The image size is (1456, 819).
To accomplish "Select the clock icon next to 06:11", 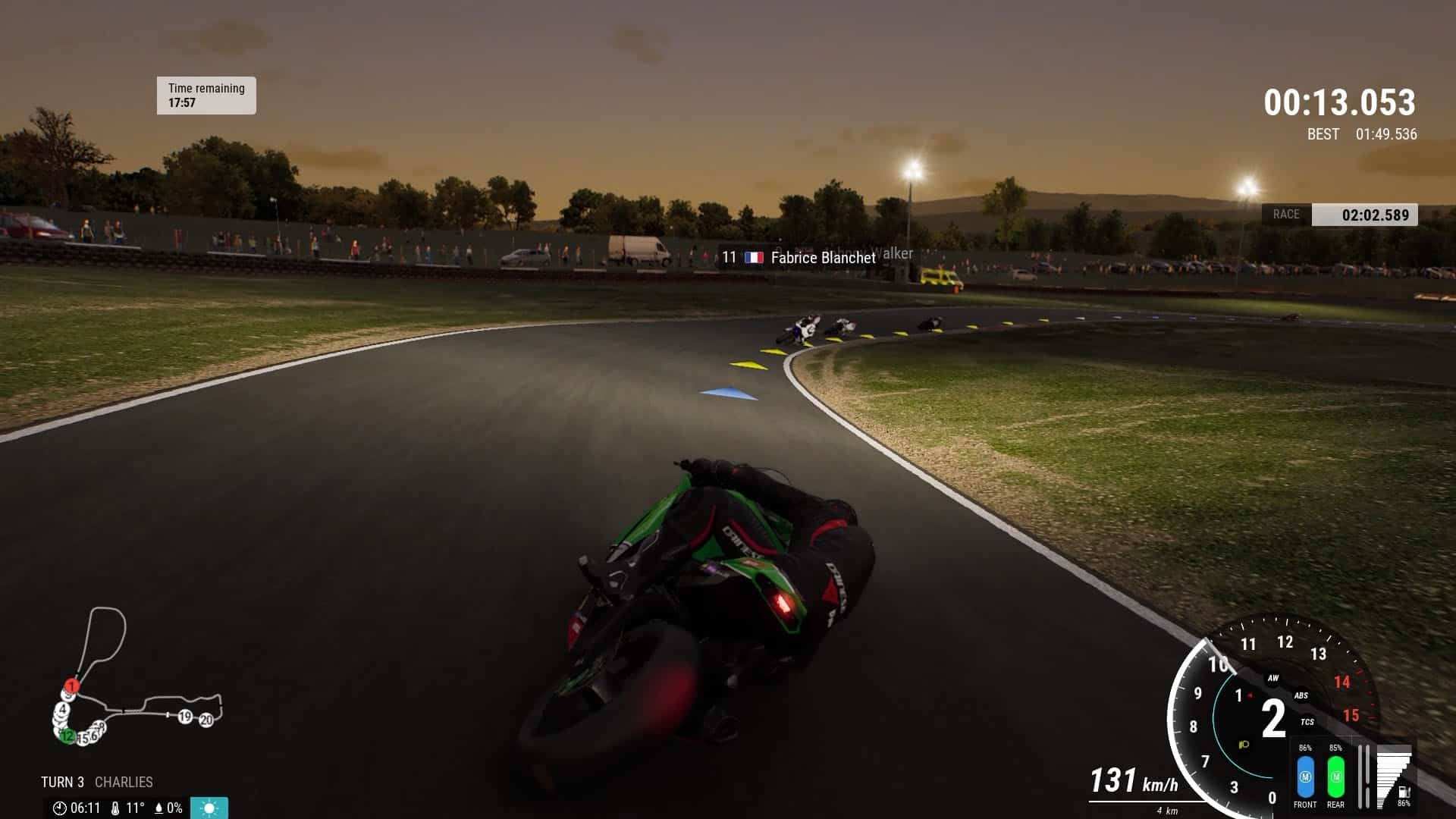I will pos(60,808).
